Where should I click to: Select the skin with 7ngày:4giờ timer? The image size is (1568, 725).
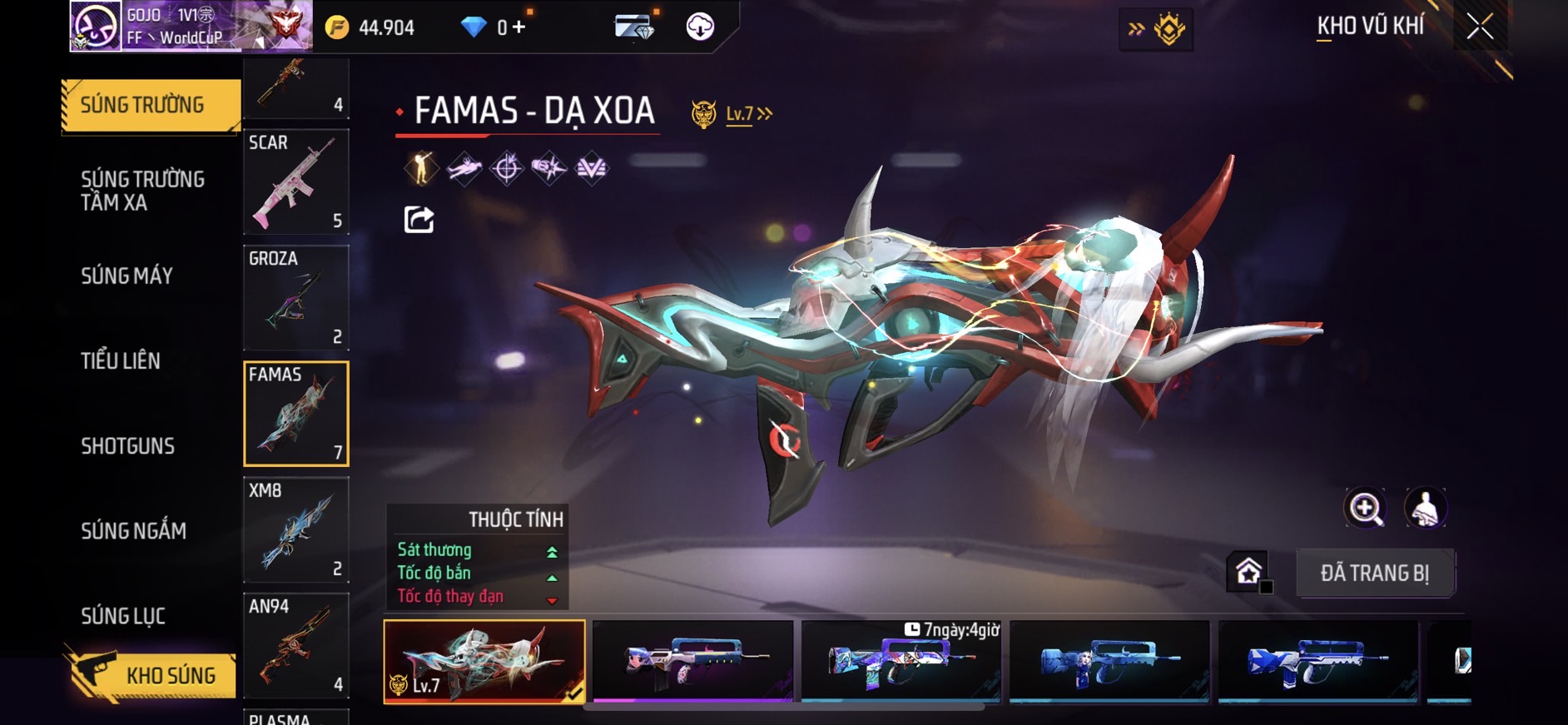(x=901, y=661)
